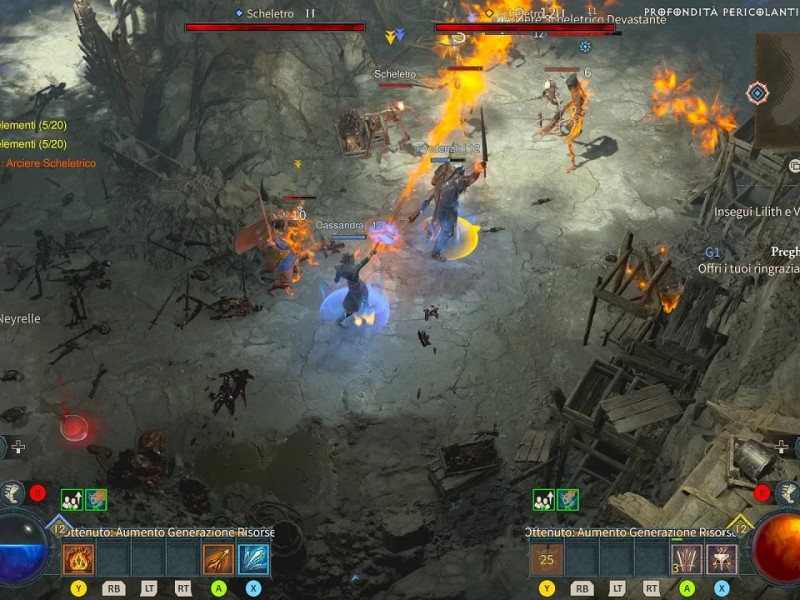Cast the blue ice shards skill

[x=253, y=558]
